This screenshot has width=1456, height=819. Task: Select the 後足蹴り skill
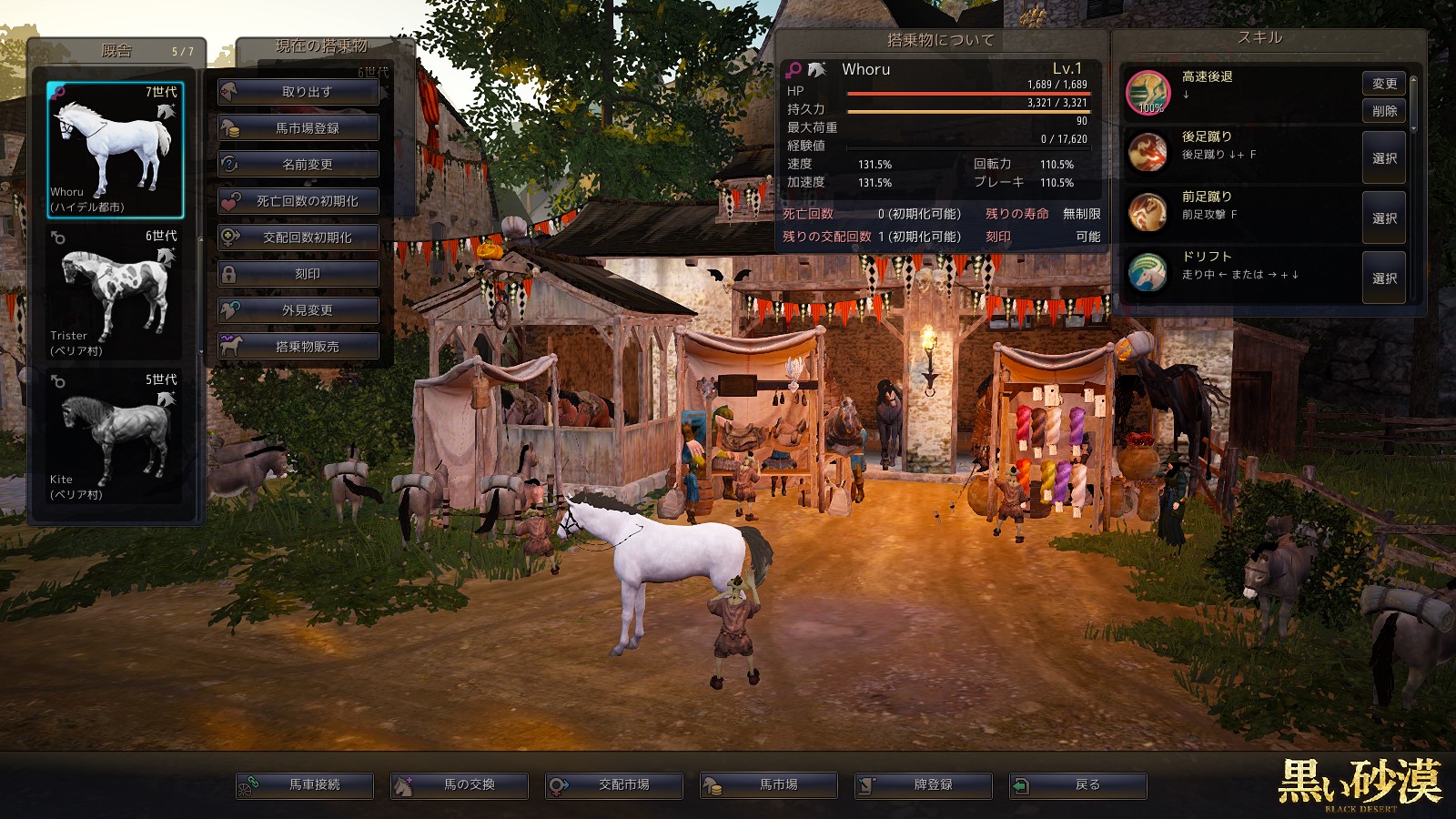coord(1384,158)
